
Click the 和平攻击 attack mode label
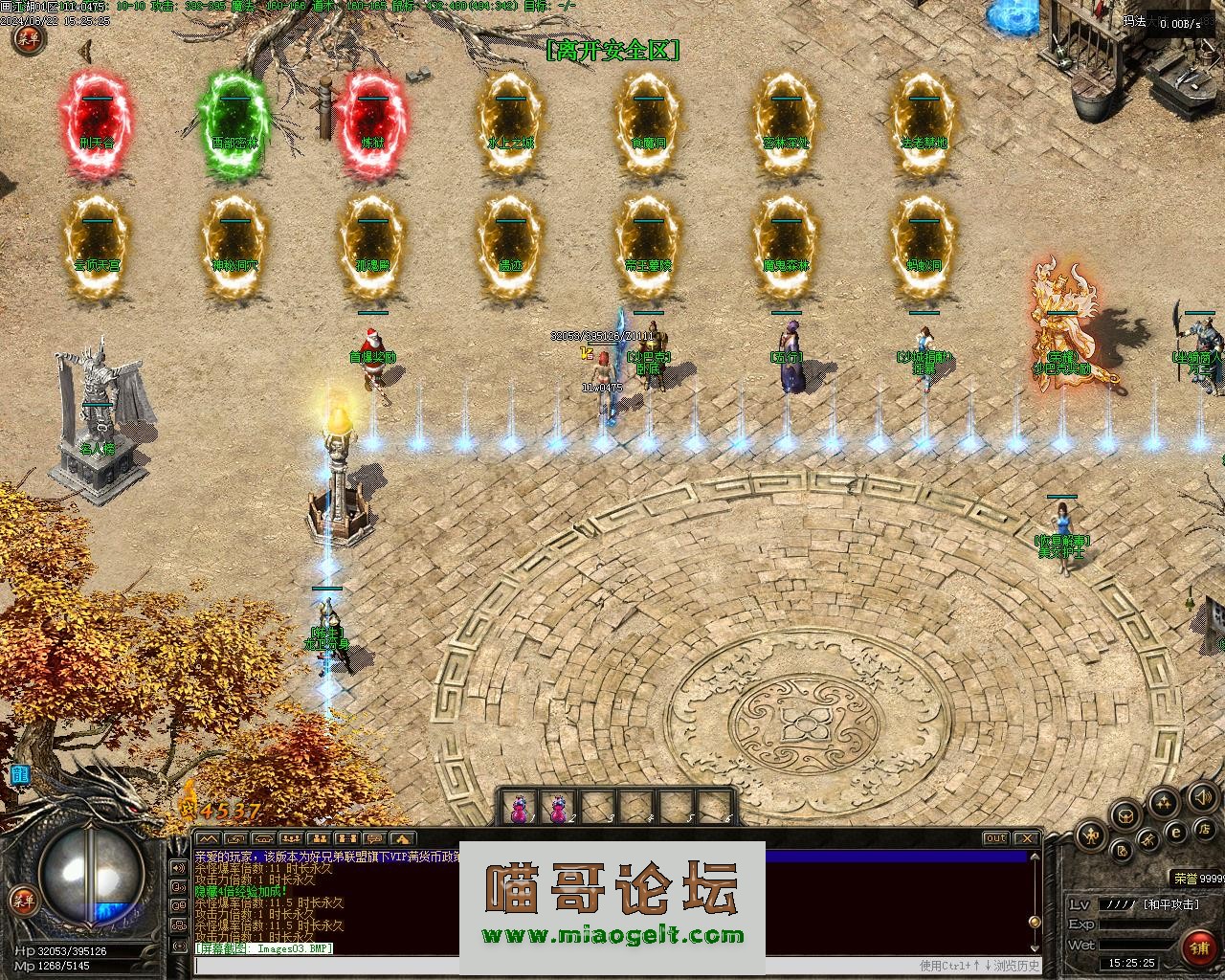click(x=1169, y=904)
